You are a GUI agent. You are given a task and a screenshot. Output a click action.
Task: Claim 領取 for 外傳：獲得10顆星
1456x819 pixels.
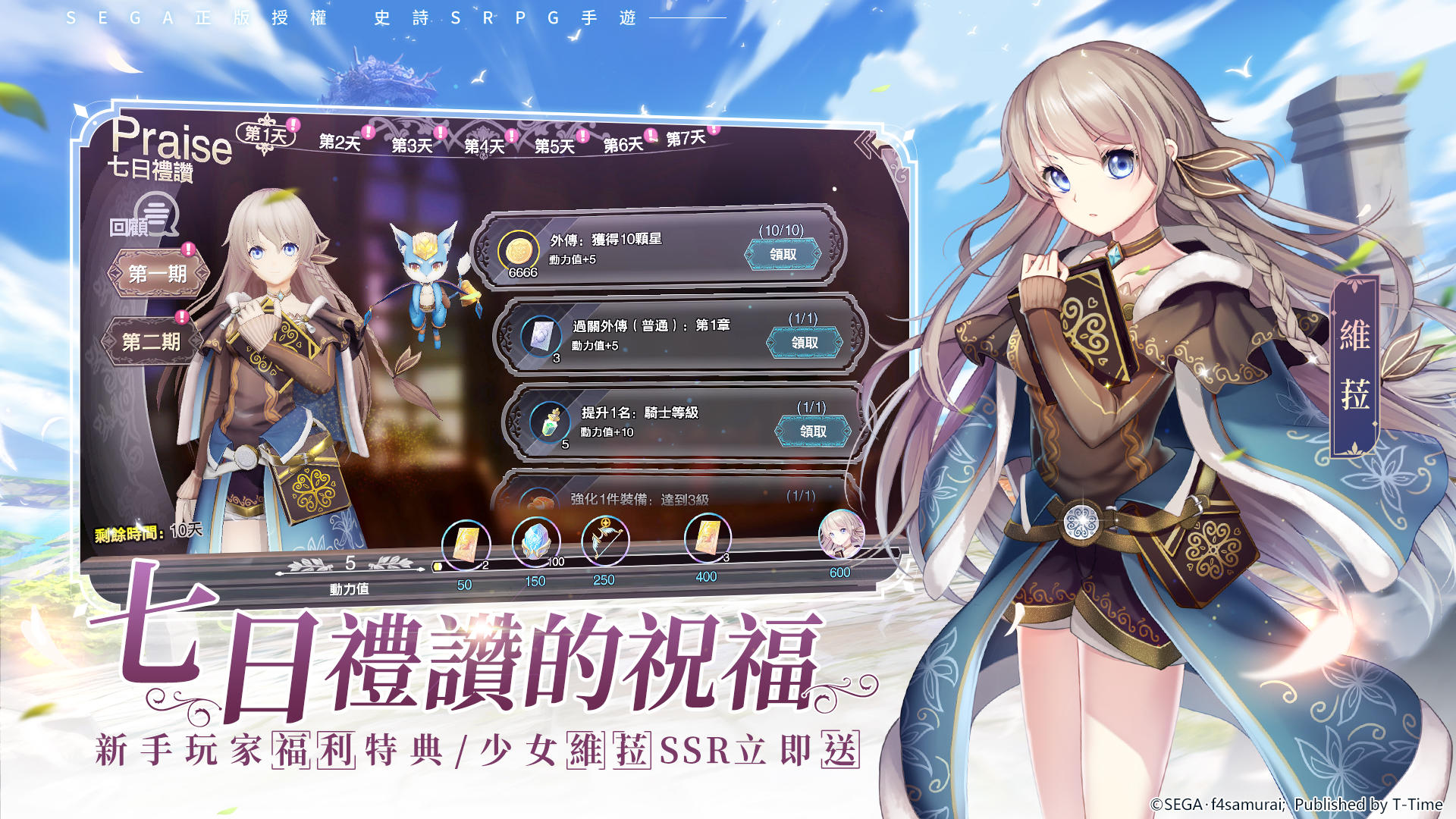[783, 254]
